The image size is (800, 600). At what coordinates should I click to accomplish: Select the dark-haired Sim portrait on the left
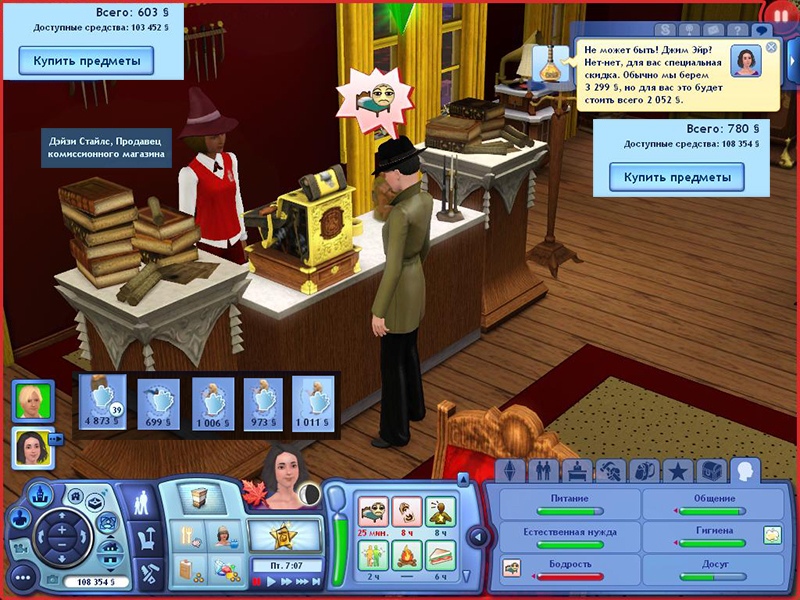[32, 446]
